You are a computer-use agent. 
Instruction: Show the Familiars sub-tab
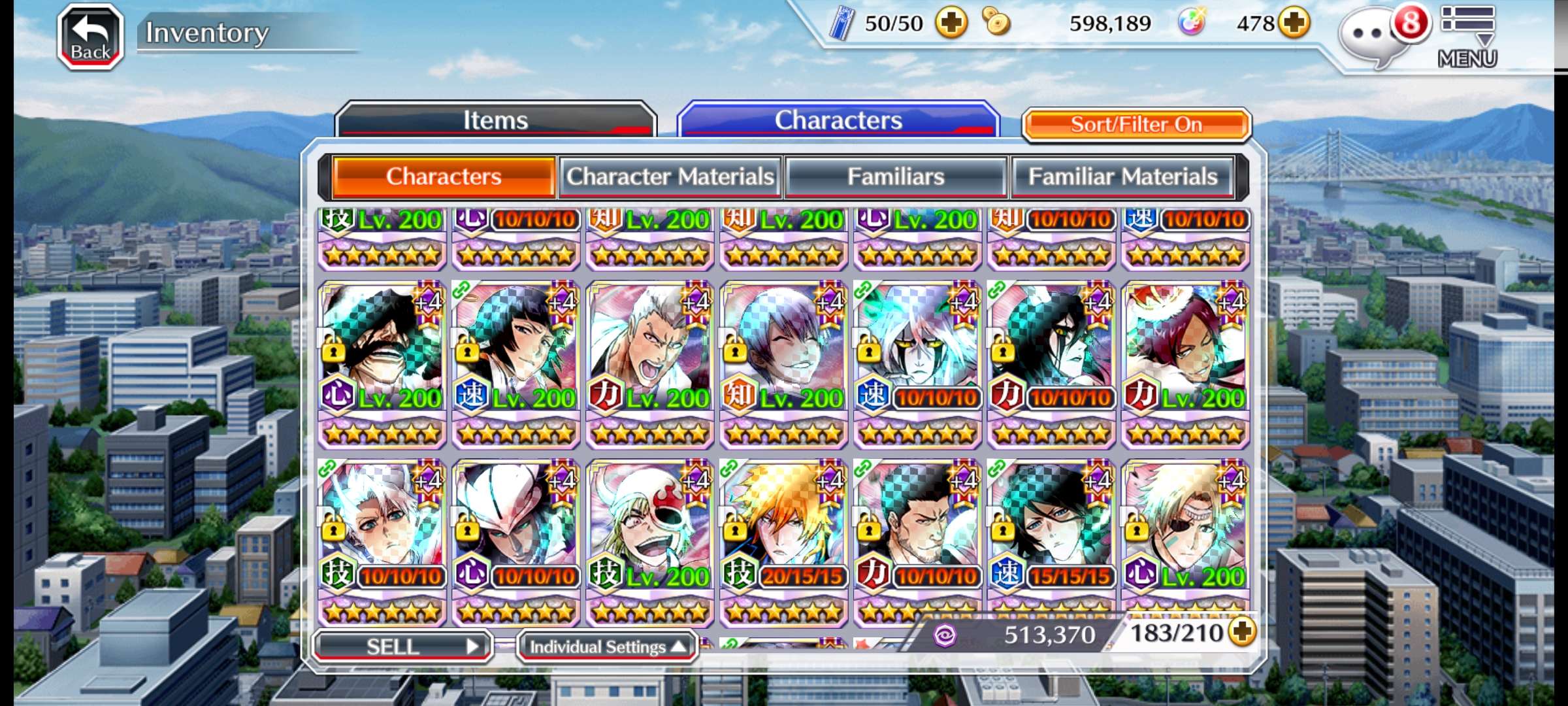896,176
